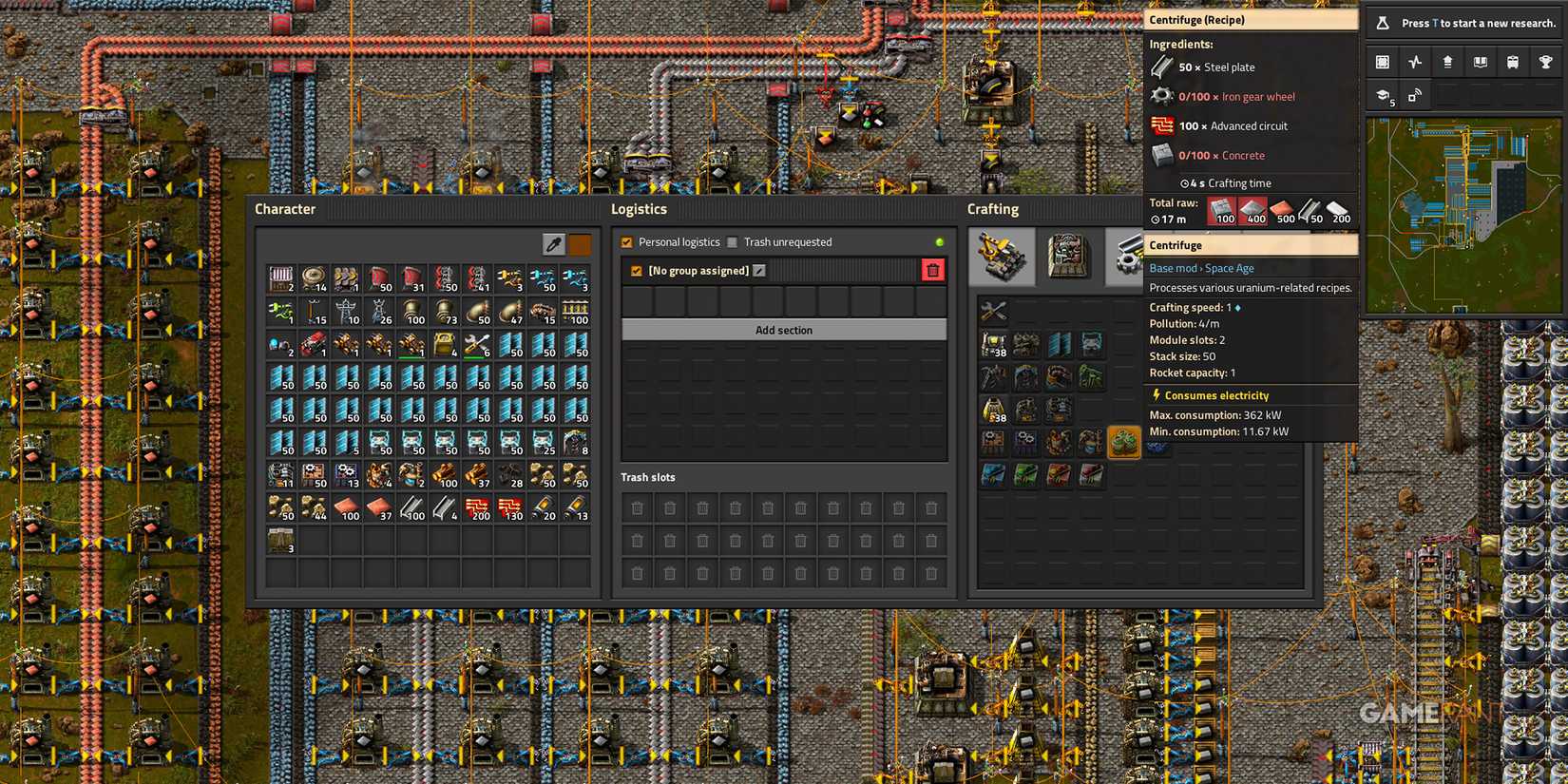1568x784 pixels.
Task: Delete the logistics section with red trash button
Action: coord(932,270)
